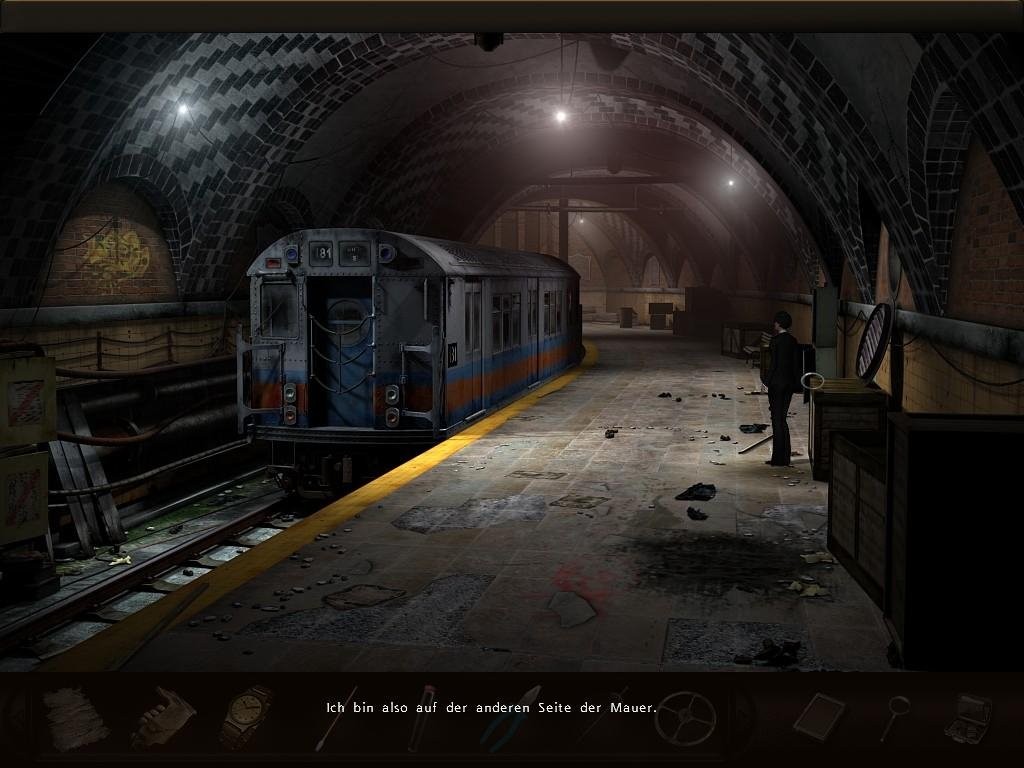Select the wristwatch inventory item

click(246, 716)
